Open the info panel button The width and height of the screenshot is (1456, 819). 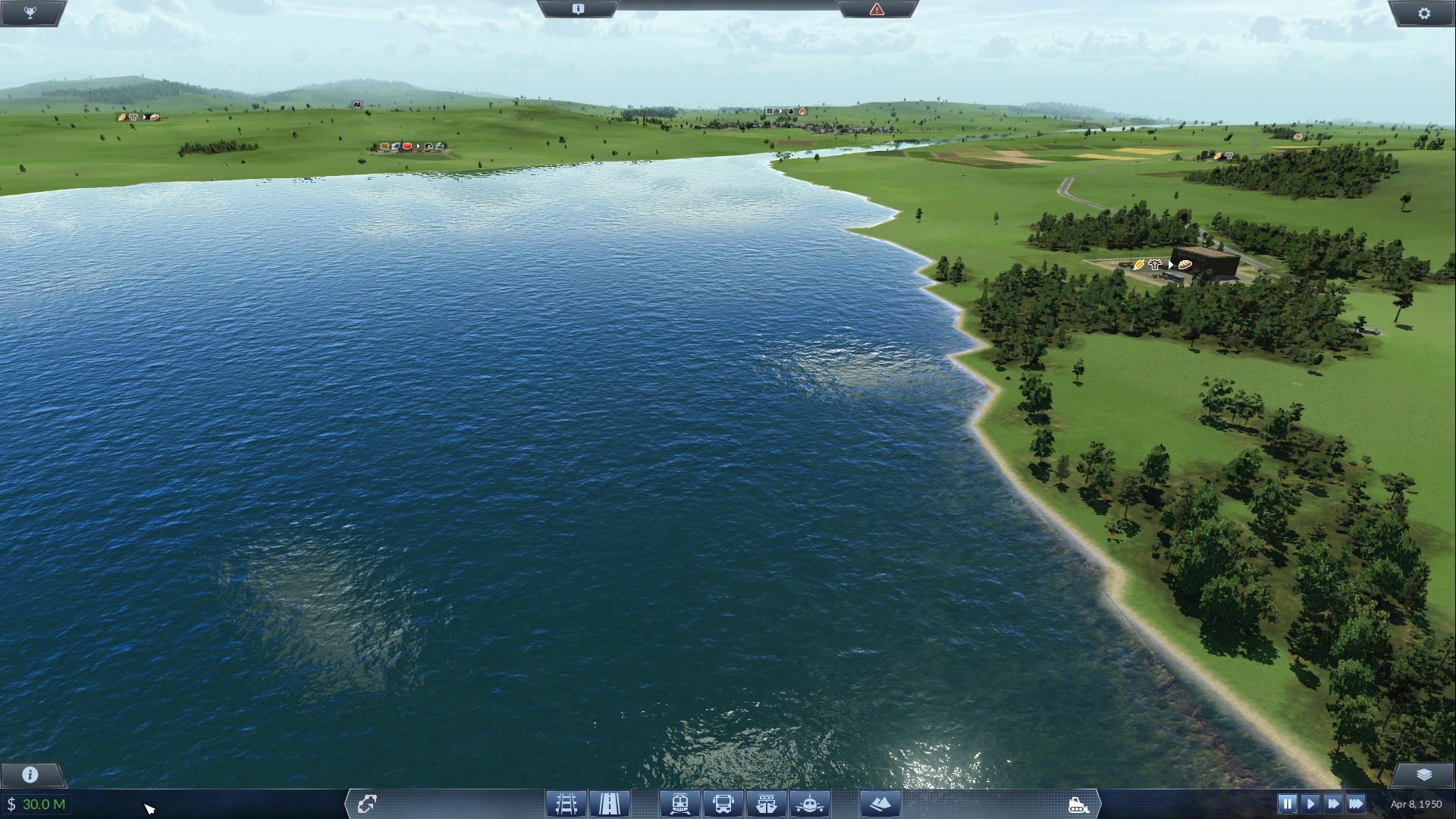point(30,774)
